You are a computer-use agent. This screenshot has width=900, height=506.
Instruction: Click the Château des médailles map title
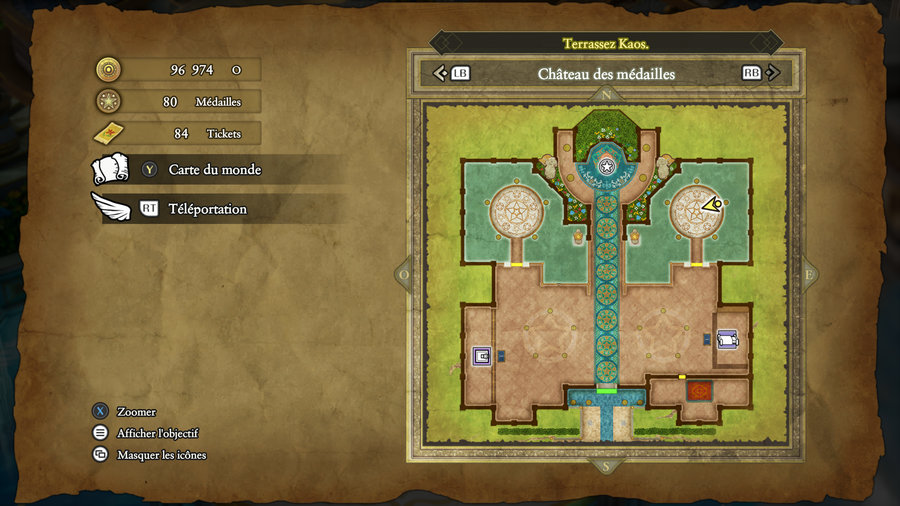click(x=606, y=74)
